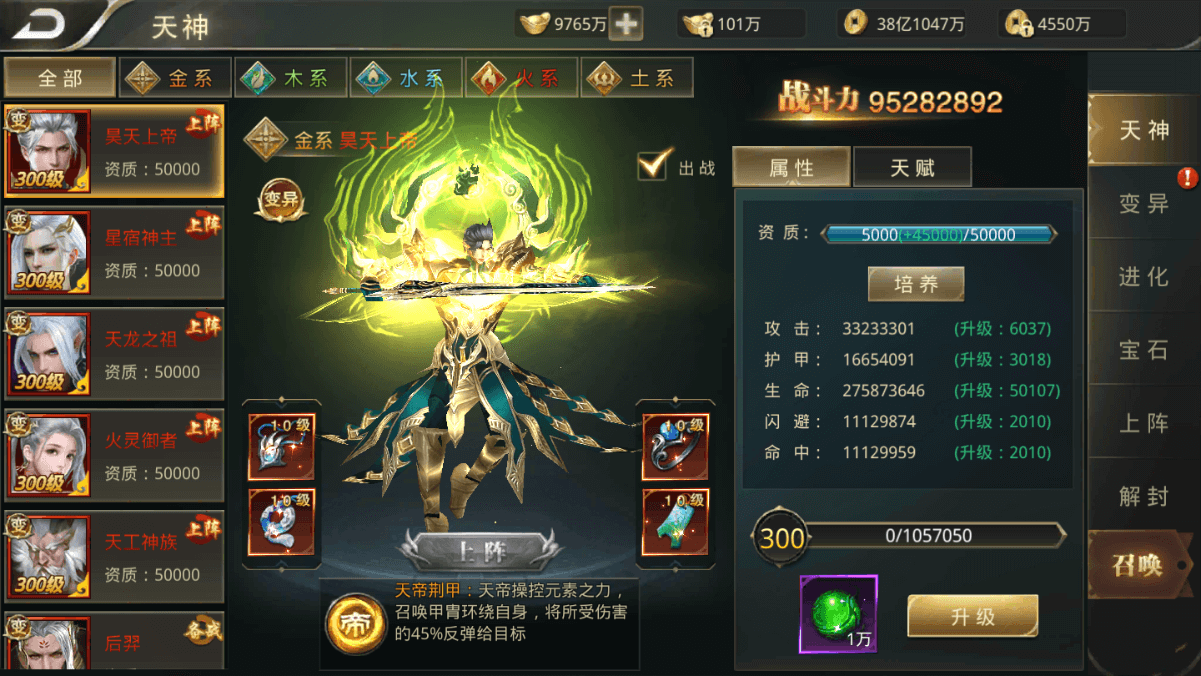
Task: Click the 升级 level up button
Action: click(972, 616)
